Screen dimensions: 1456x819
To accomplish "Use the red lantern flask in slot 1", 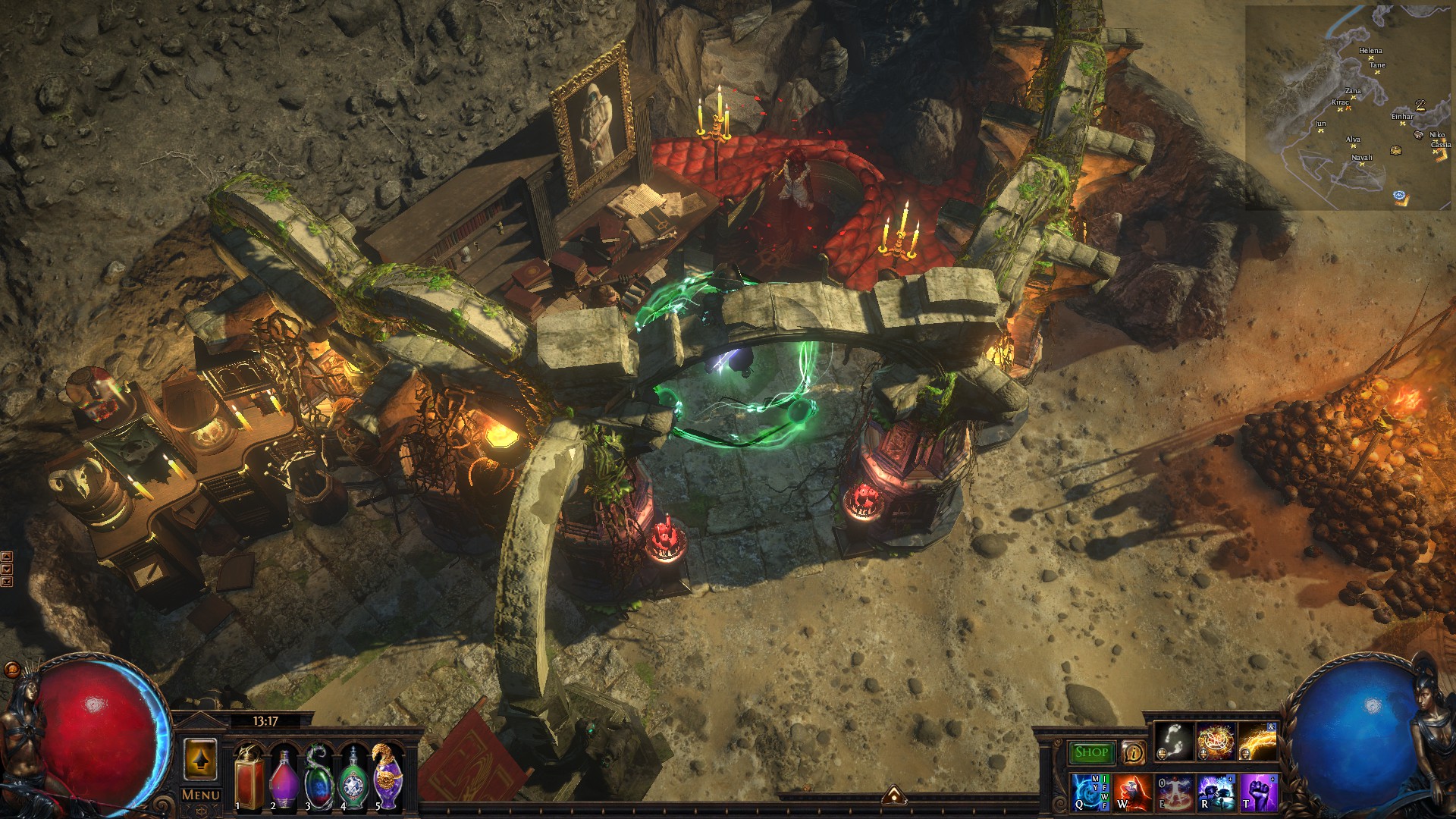I will tap(249, 777).
